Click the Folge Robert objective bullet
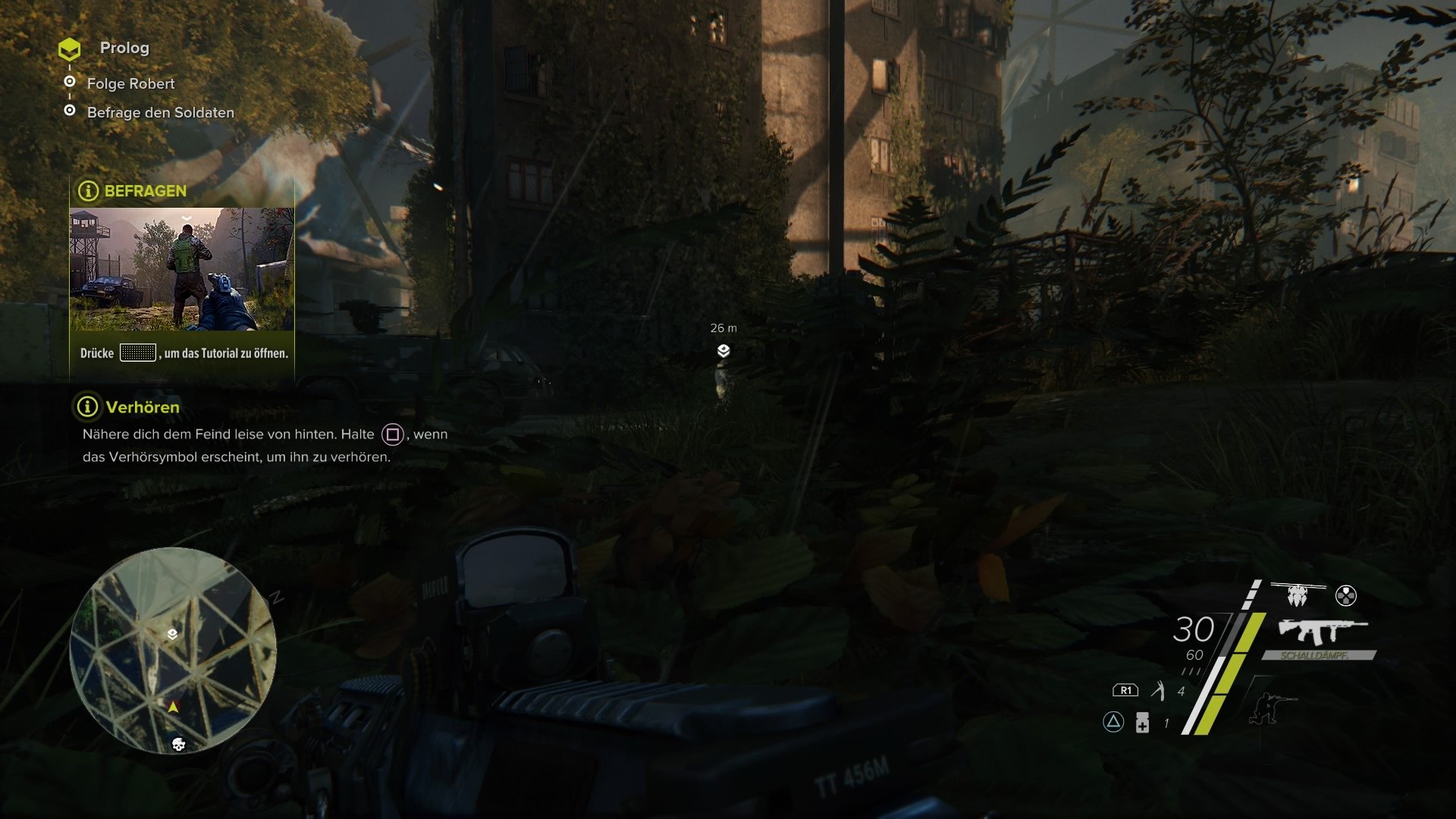 tap(70, 83)
